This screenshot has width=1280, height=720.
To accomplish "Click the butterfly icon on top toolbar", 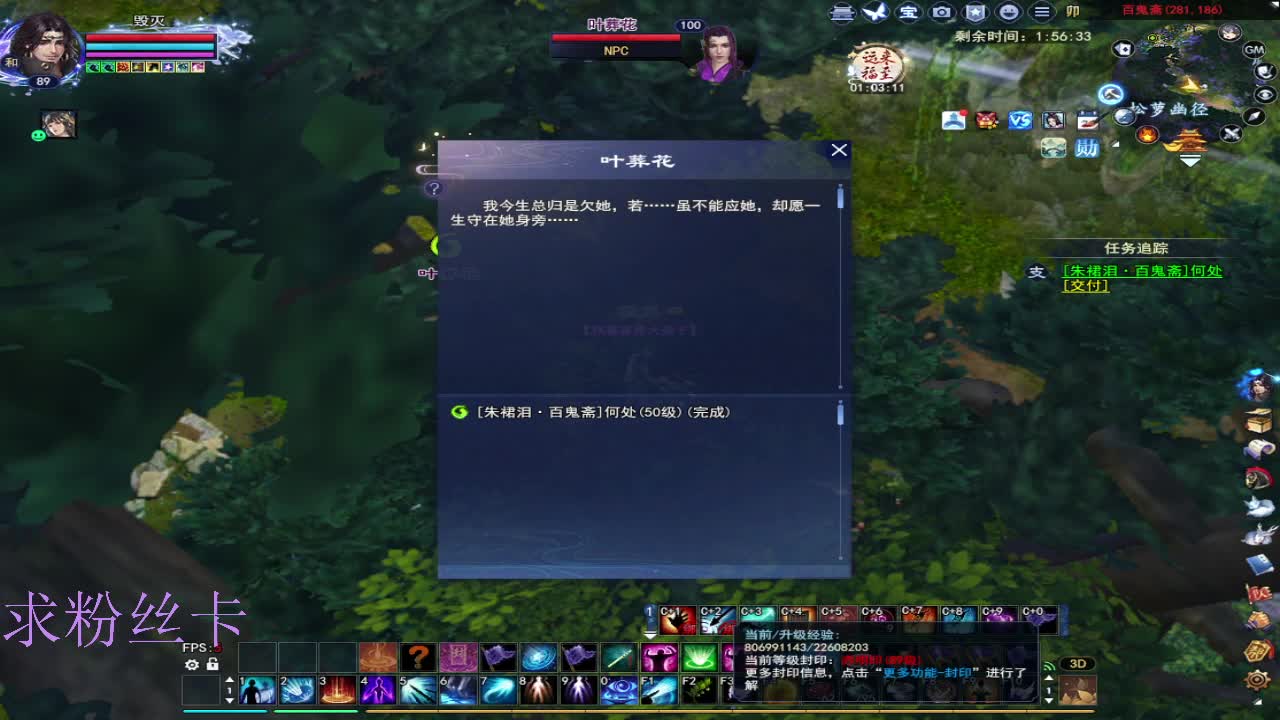I will (874, 12).
